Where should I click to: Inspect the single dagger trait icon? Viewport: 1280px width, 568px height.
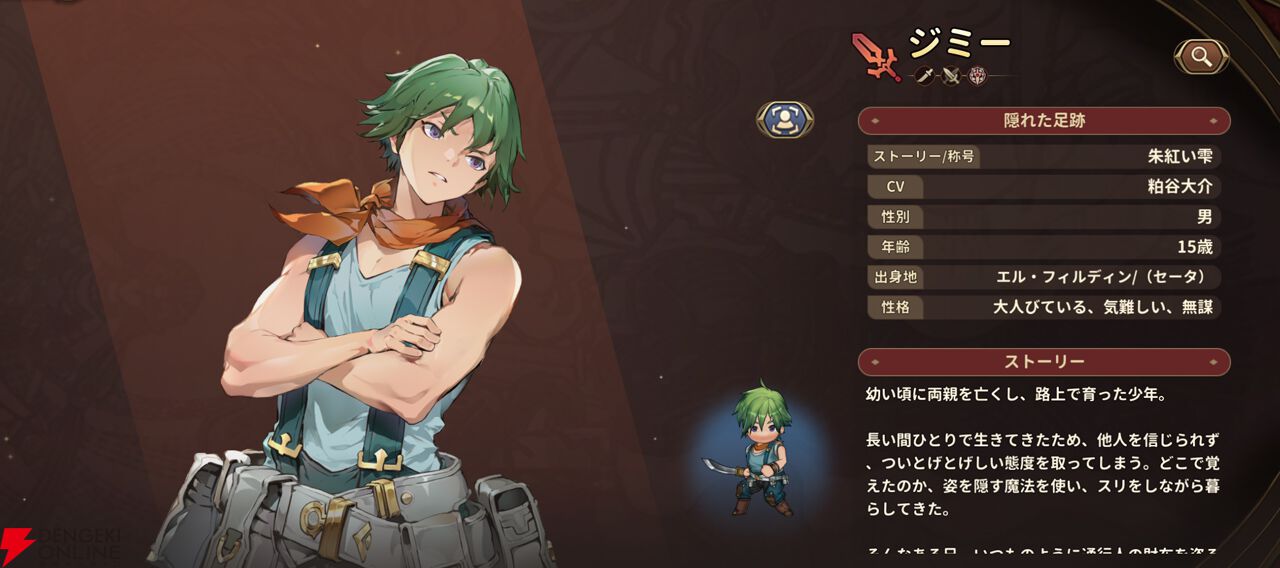tap(925, 75)
